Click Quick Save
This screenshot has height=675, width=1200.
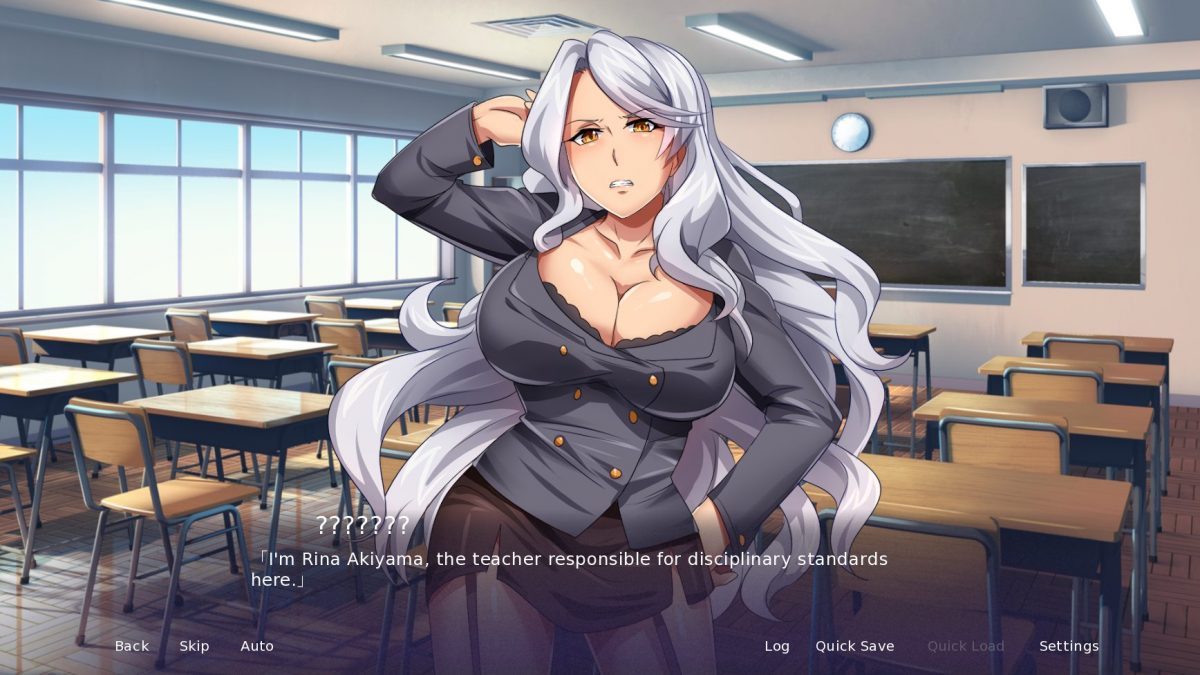tap(854, 646)
